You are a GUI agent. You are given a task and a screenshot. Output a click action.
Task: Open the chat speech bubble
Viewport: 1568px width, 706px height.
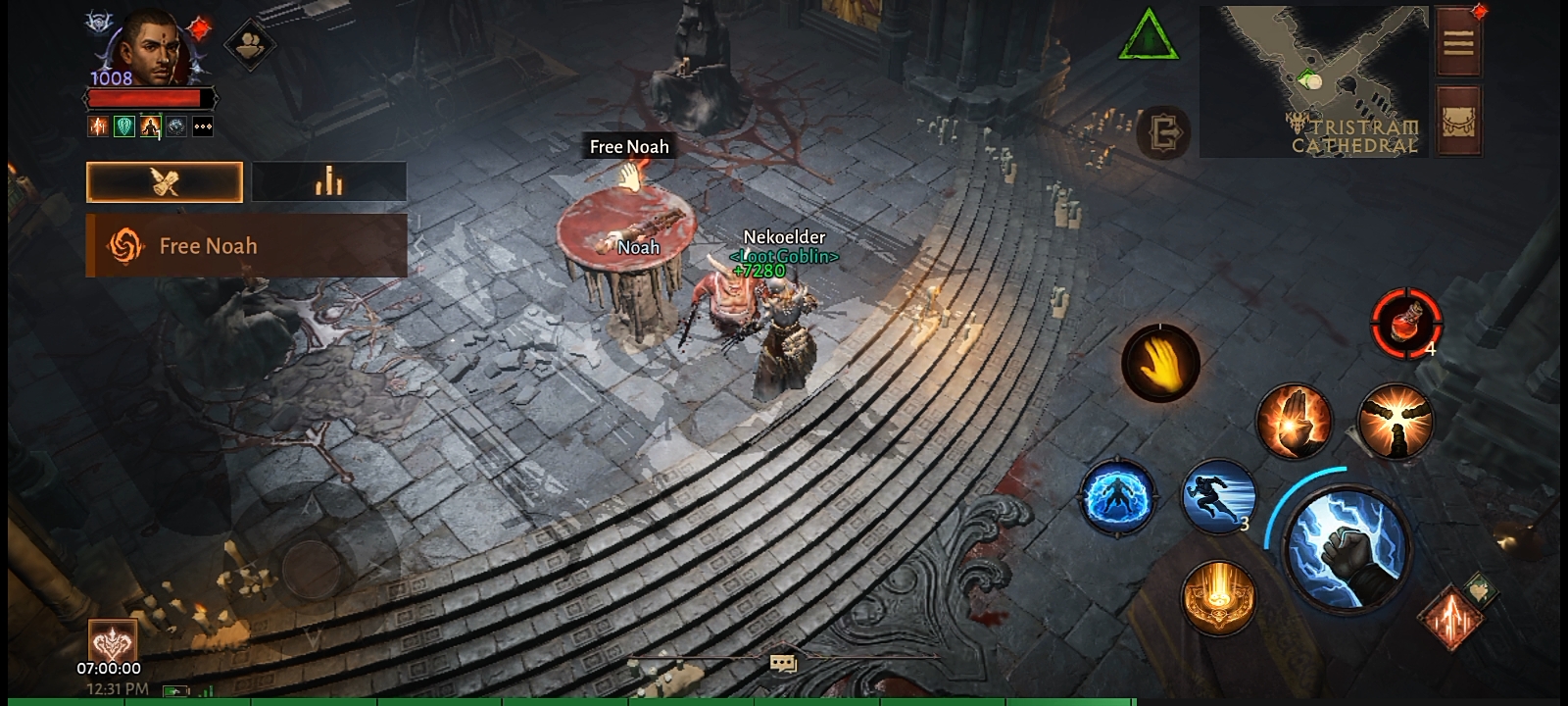pos(783,665)
